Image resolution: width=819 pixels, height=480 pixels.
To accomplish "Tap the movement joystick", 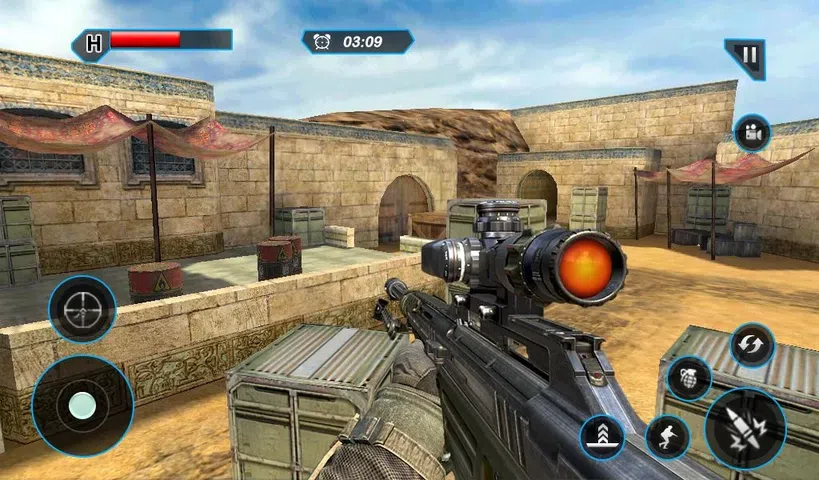I will [x=82, y=405].
